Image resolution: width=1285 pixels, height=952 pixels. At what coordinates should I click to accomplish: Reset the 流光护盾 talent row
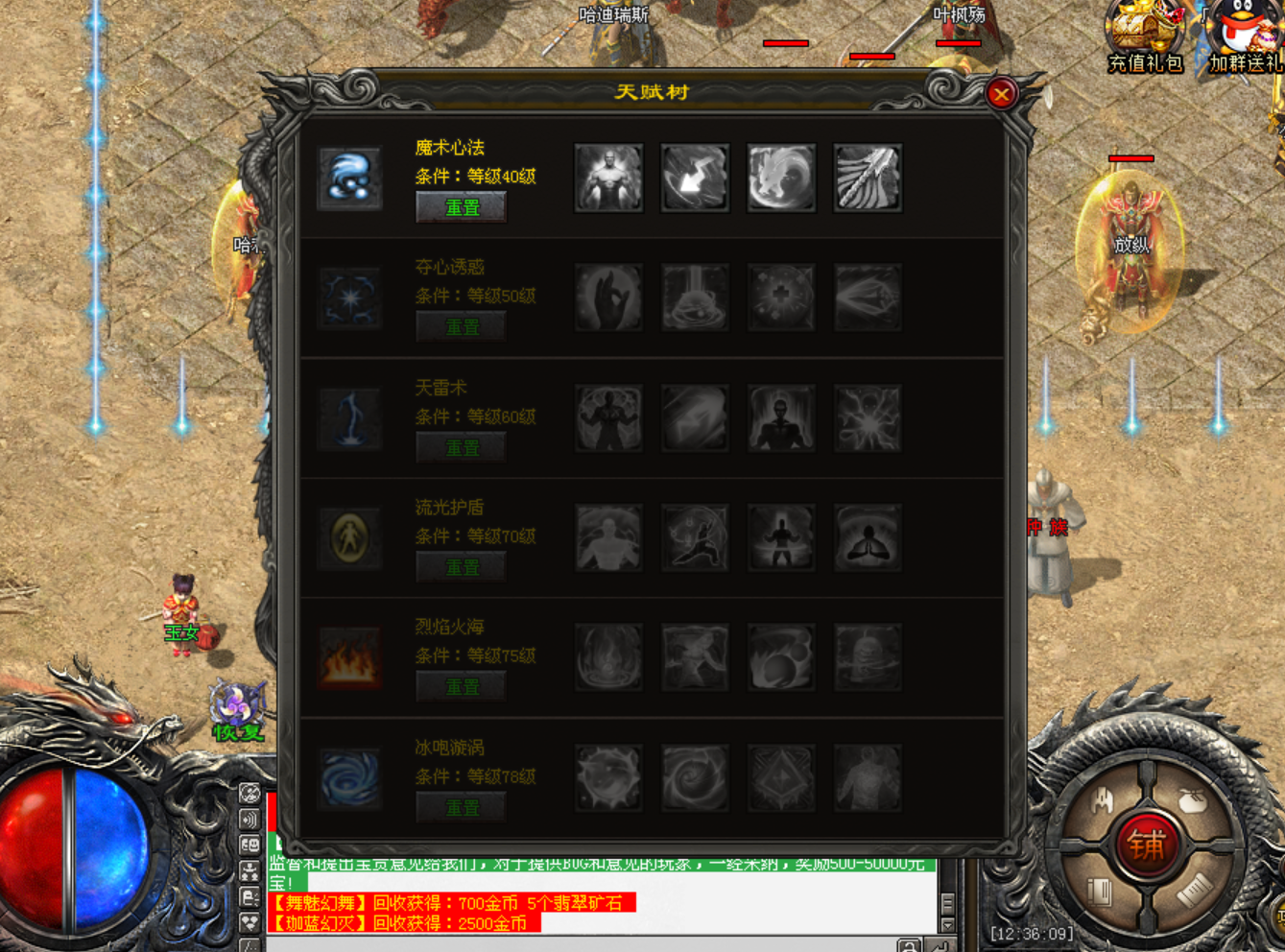(x=462, y=568)
